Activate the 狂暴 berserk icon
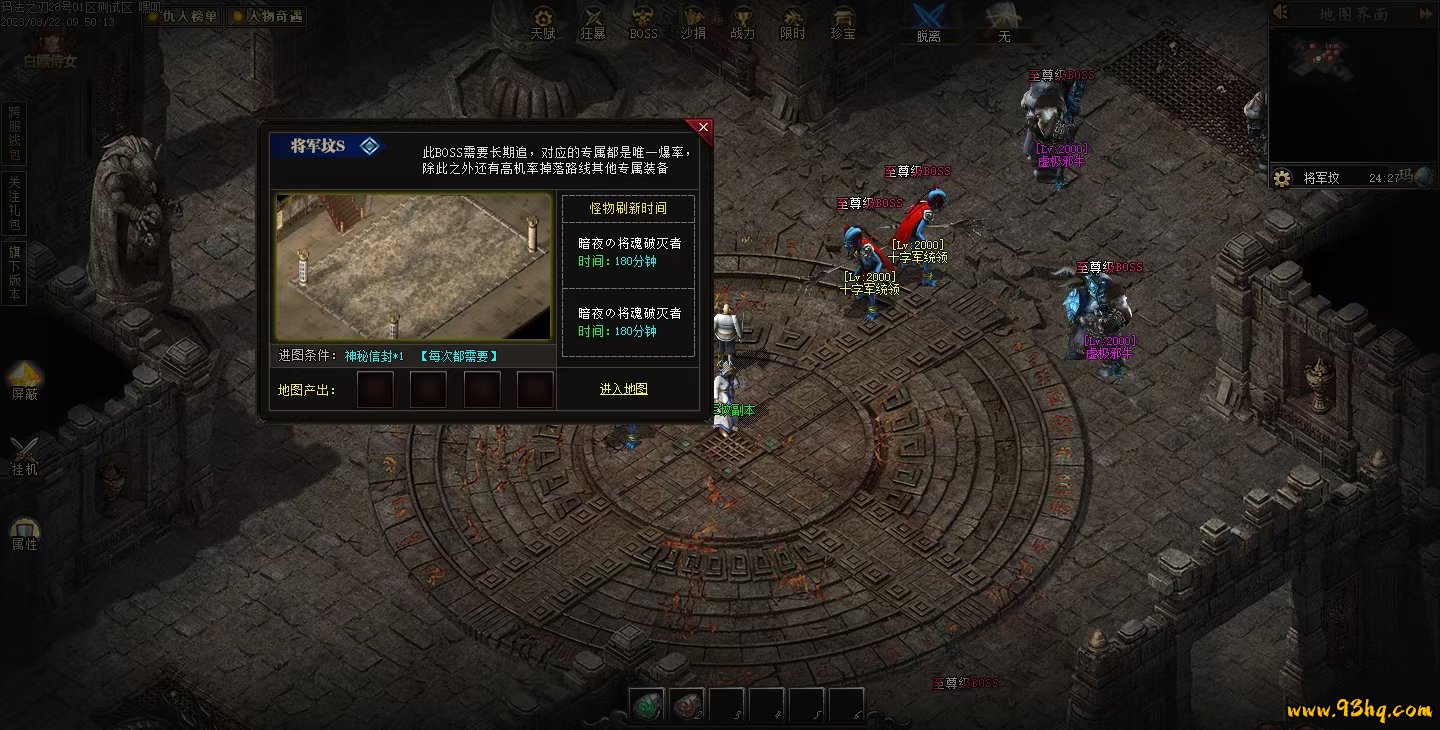 [593, 22]
